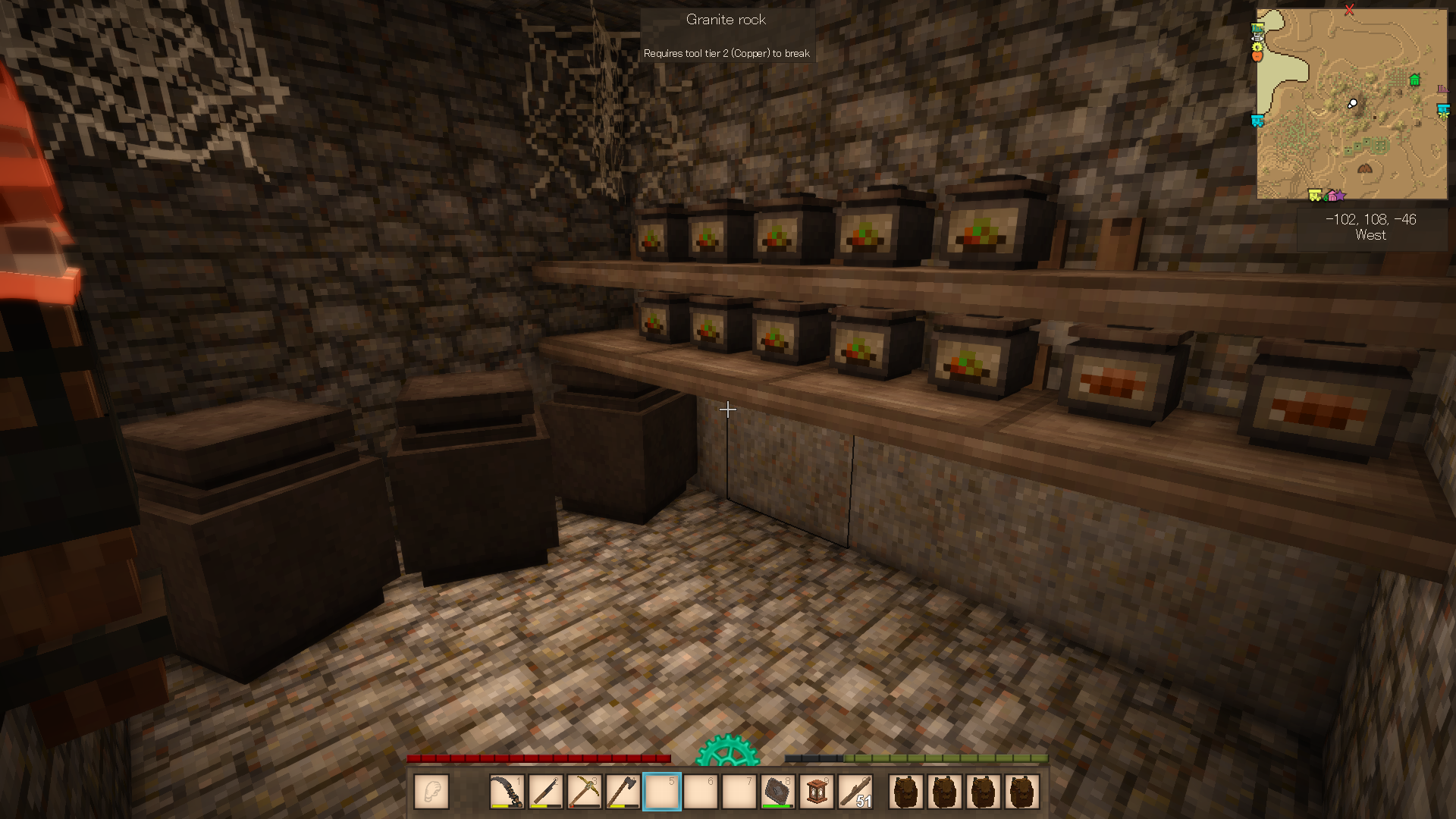Click the off-hand slot with hand outline

431,792
